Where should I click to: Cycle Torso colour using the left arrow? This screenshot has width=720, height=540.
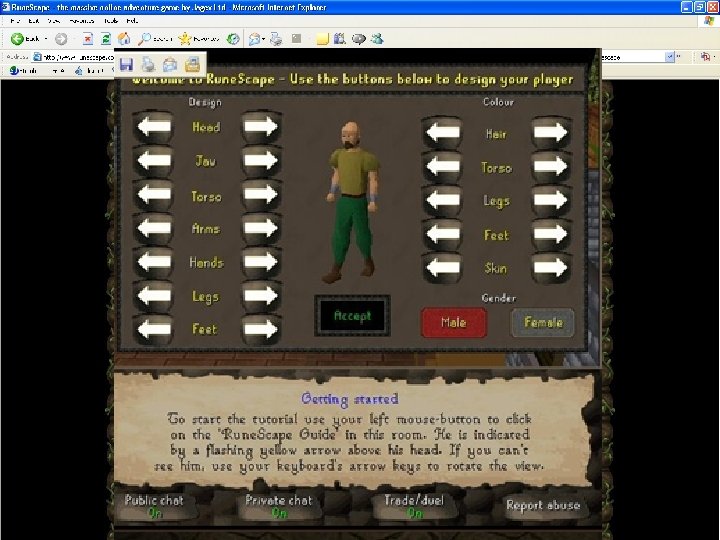click(x=443, y=167)
